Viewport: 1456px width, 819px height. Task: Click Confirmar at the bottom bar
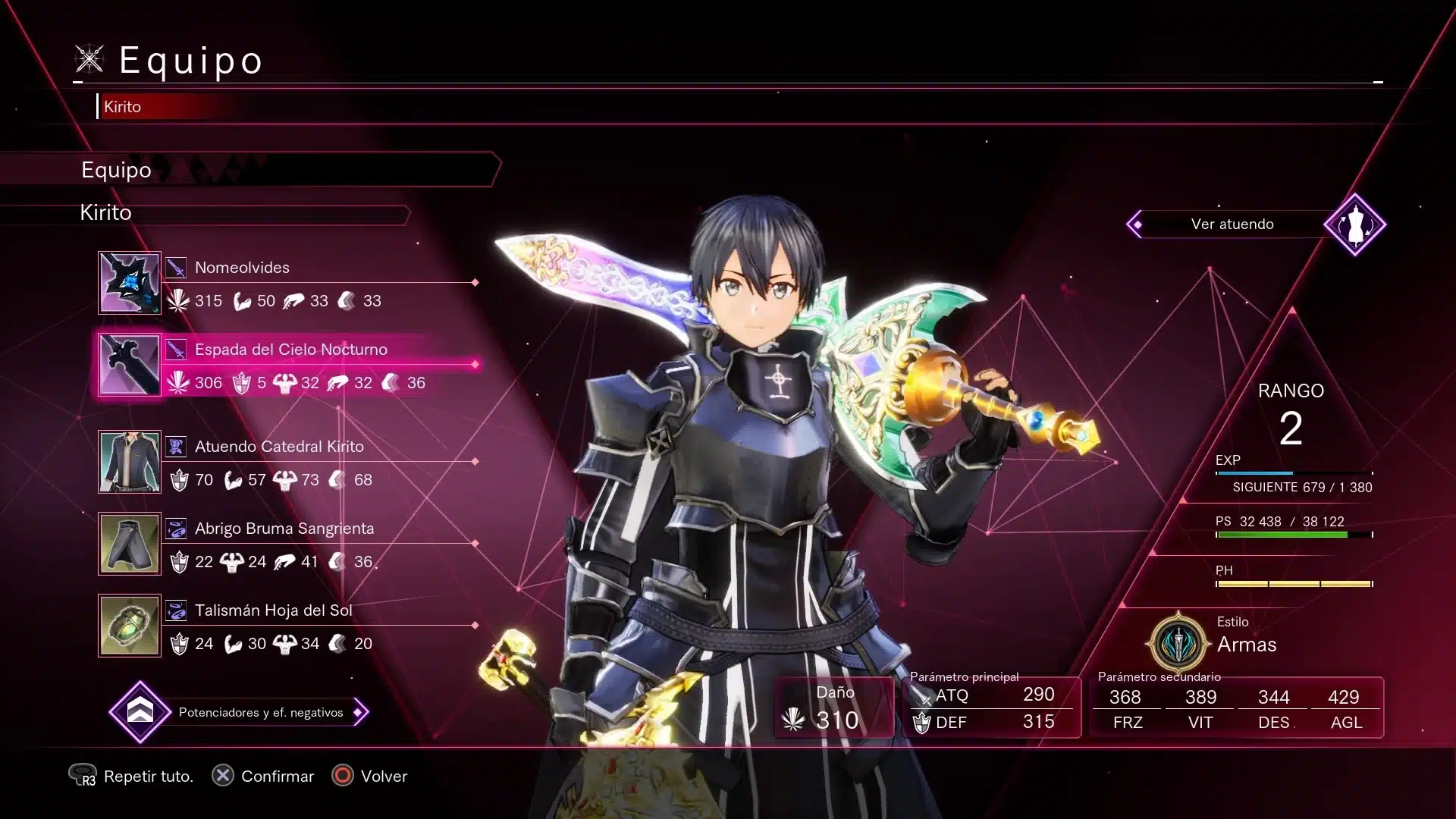click(x=263, y=776)
